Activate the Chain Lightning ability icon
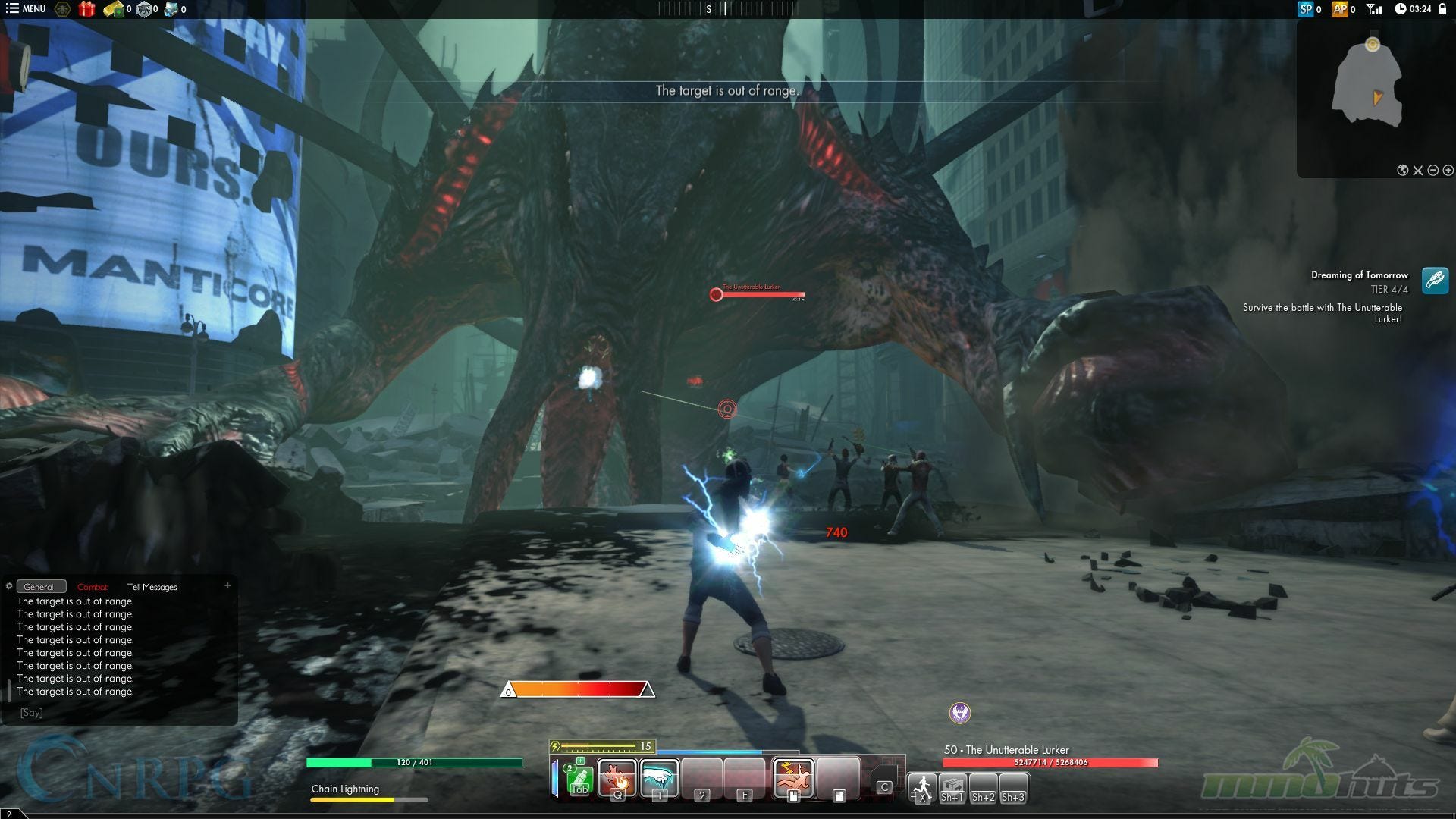This screenshot has width=1456, height=819. 793,777
